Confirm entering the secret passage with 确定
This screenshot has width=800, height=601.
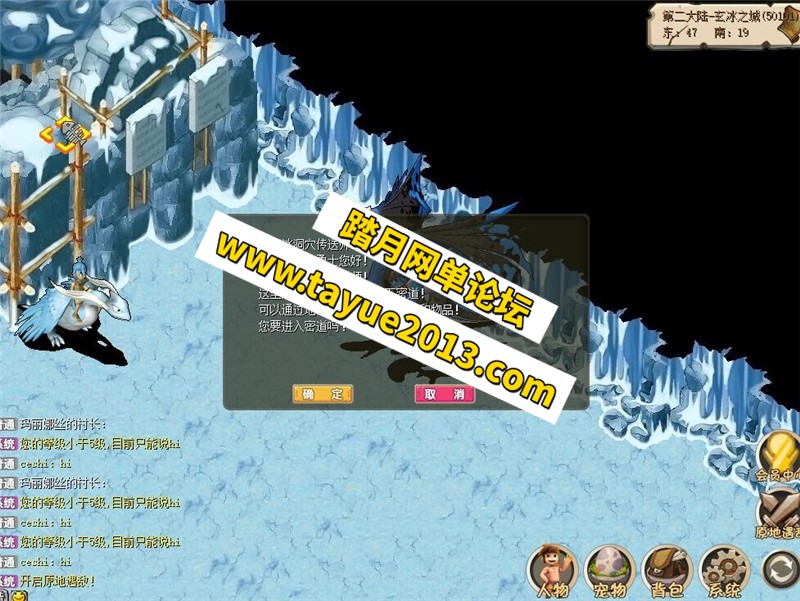pyautogui.click(x=323, y=394)
